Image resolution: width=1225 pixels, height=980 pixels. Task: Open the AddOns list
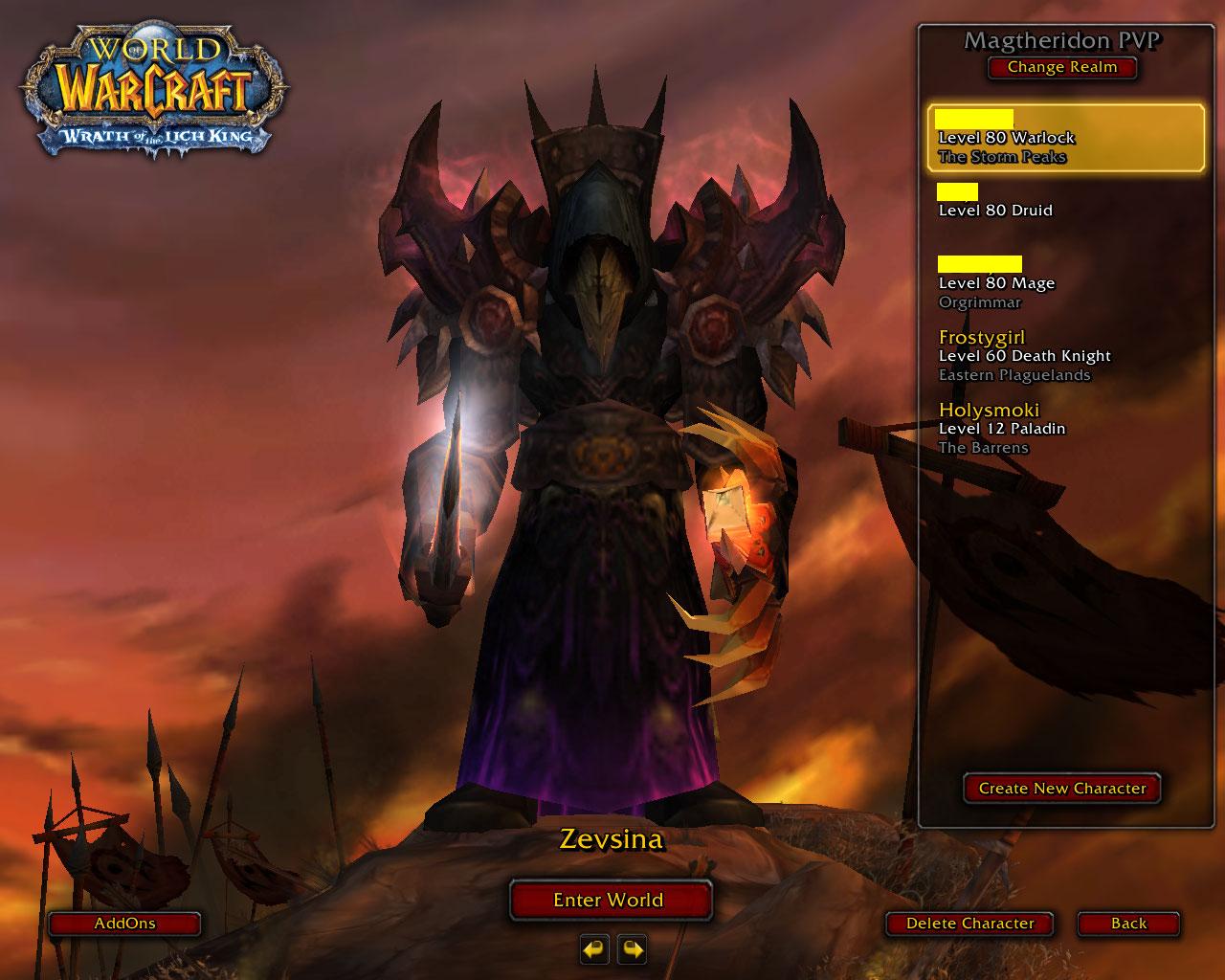click(x=124, y=924)
